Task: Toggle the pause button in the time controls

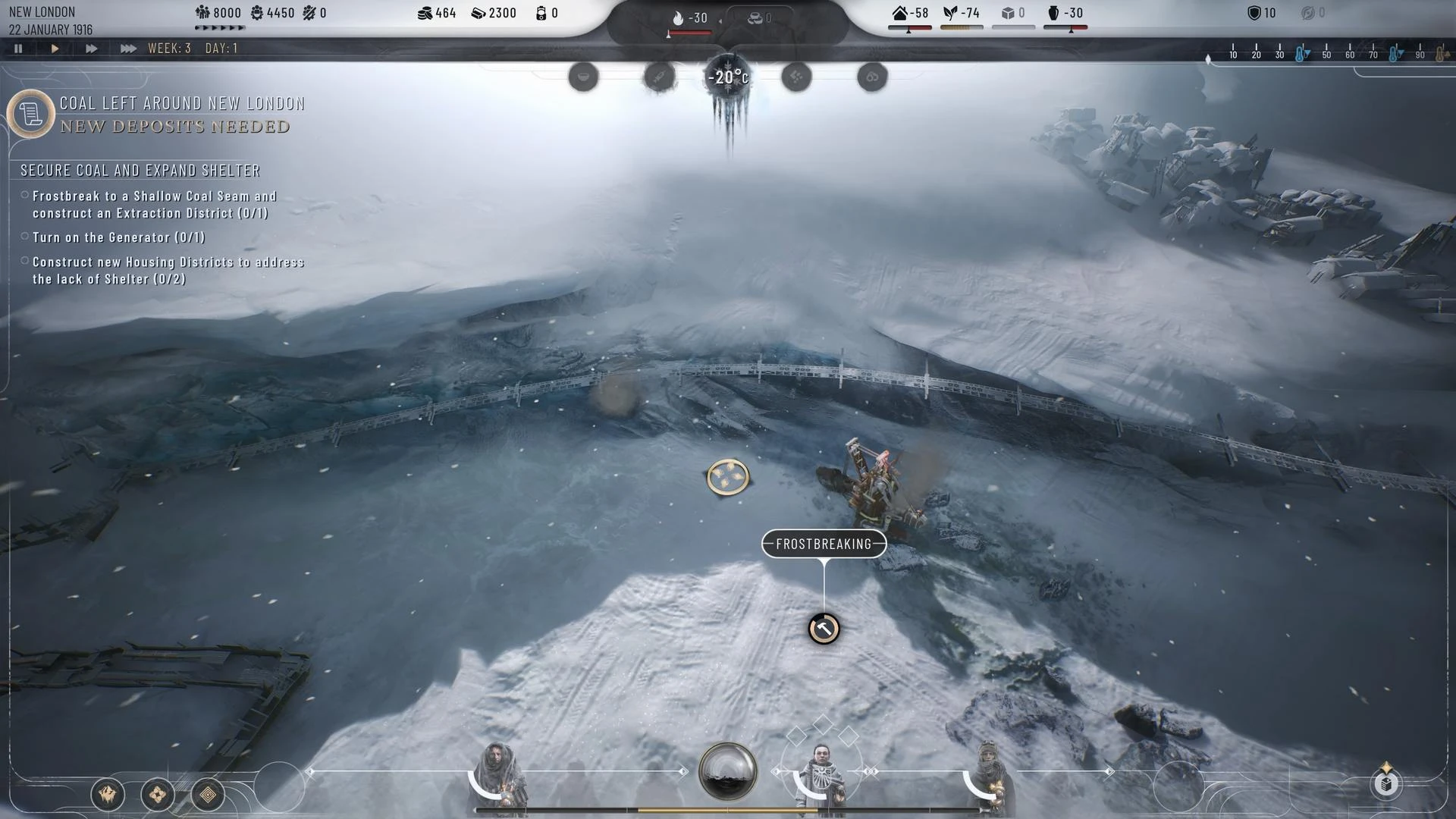Action: (x=18, y=48)
